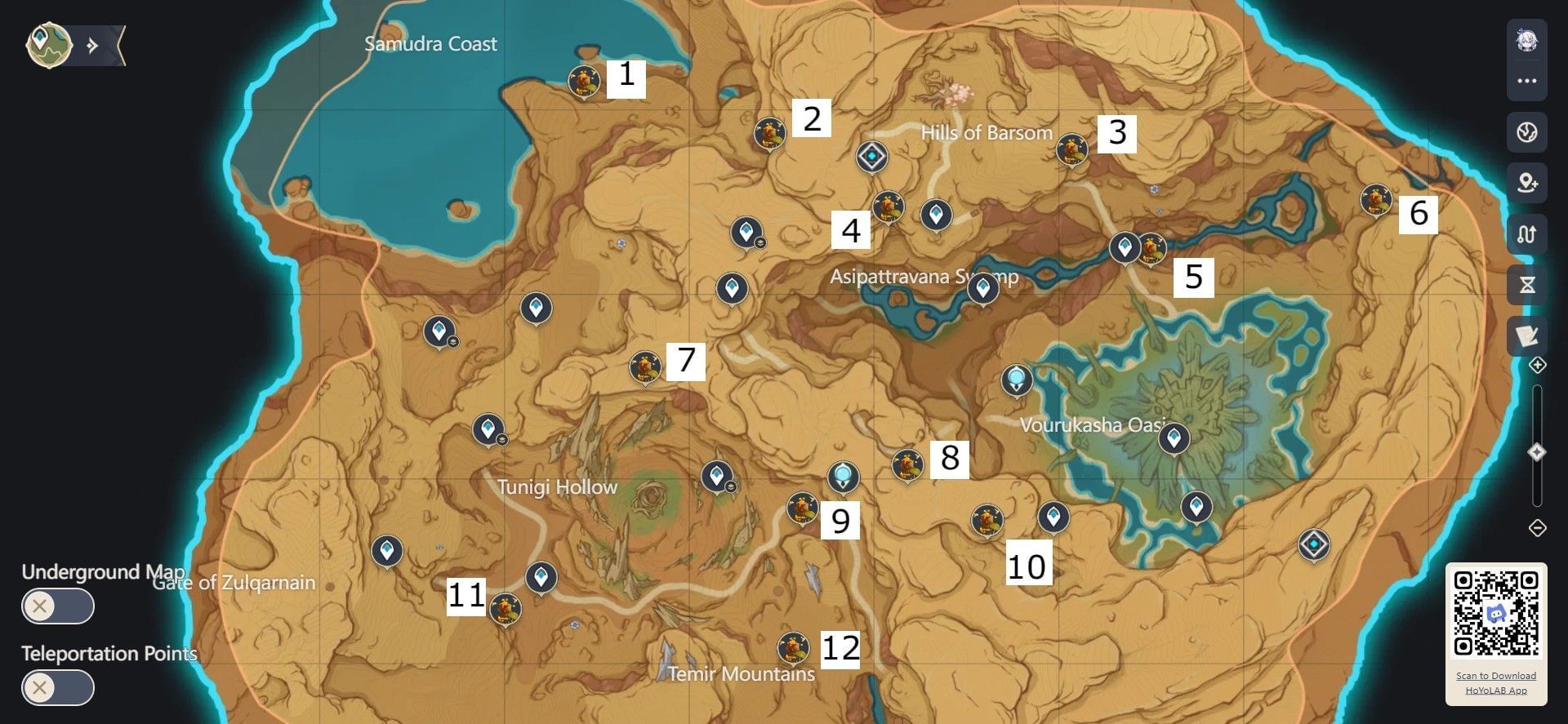Viewport: 1568px width, 724px height.
Task: Open the notes editing tool icon
Action: tap(1527, 333)
